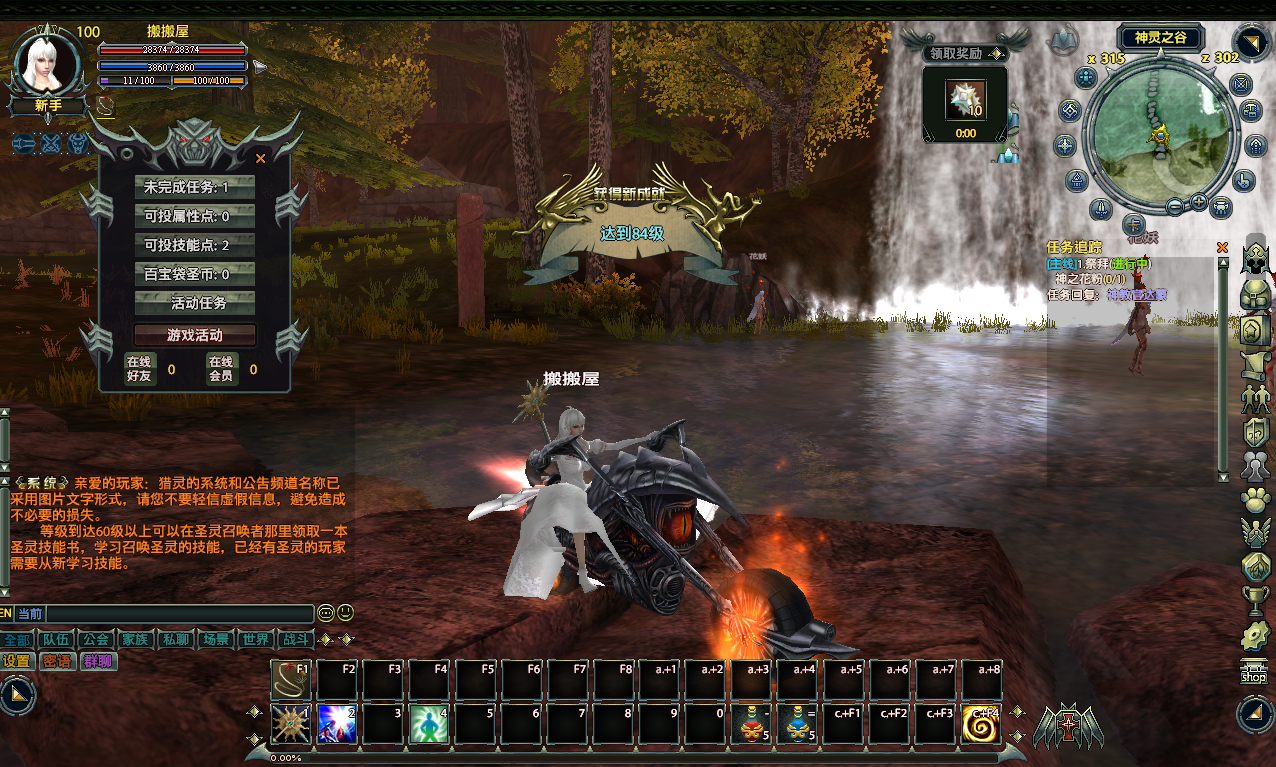Activate the green aura figure skill
This screenshot has width=1276, height=767.
point(428,723)
